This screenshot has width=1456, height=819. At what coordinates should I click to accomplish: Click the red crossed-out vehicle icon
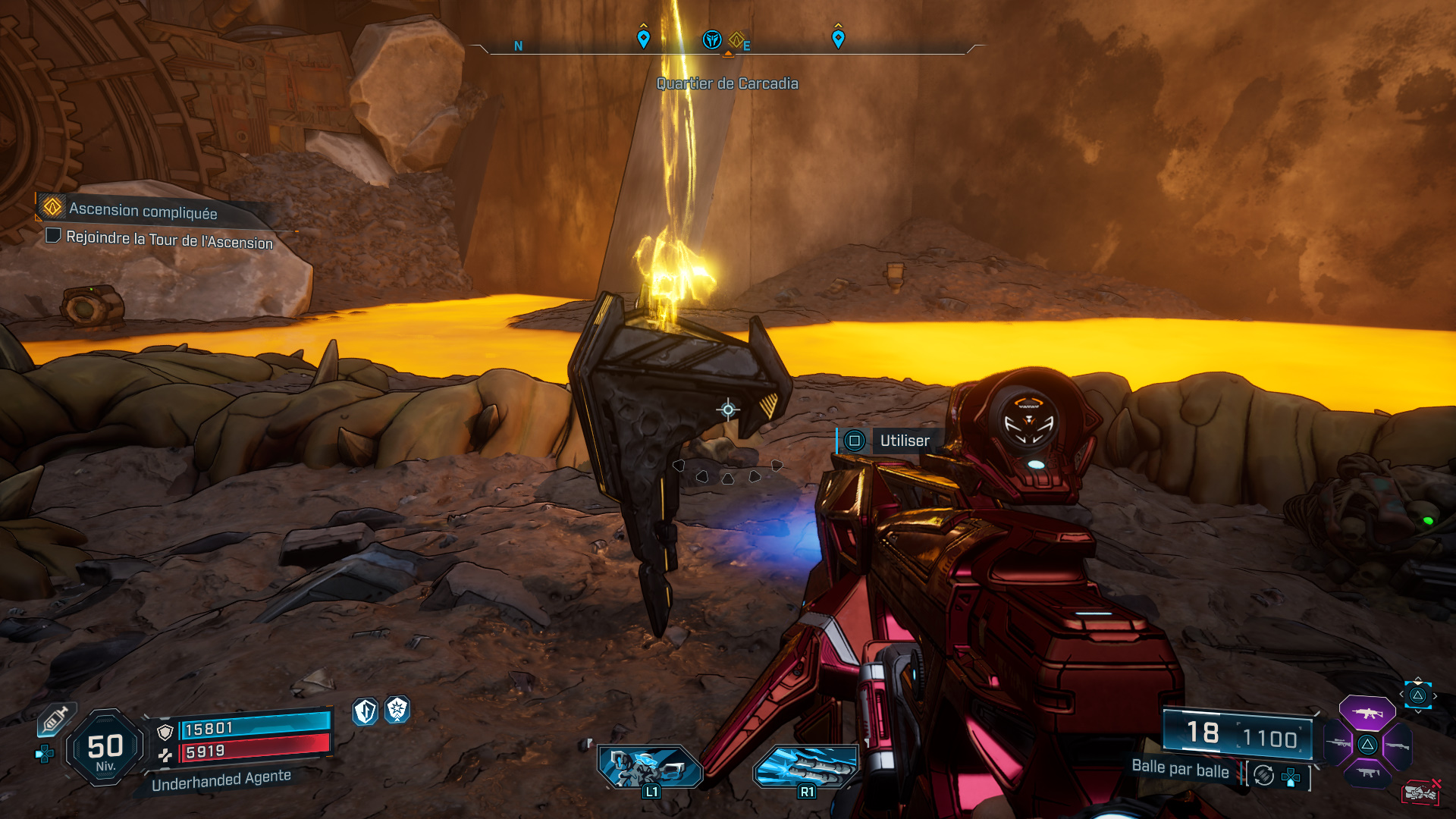1421,792
